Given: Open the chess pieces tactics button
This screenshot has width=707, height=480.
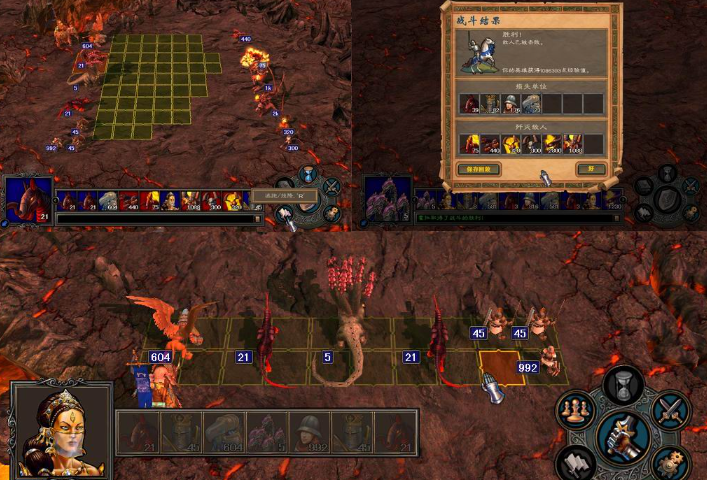Looking at the screenshot, I should click(x=574, y=412).
